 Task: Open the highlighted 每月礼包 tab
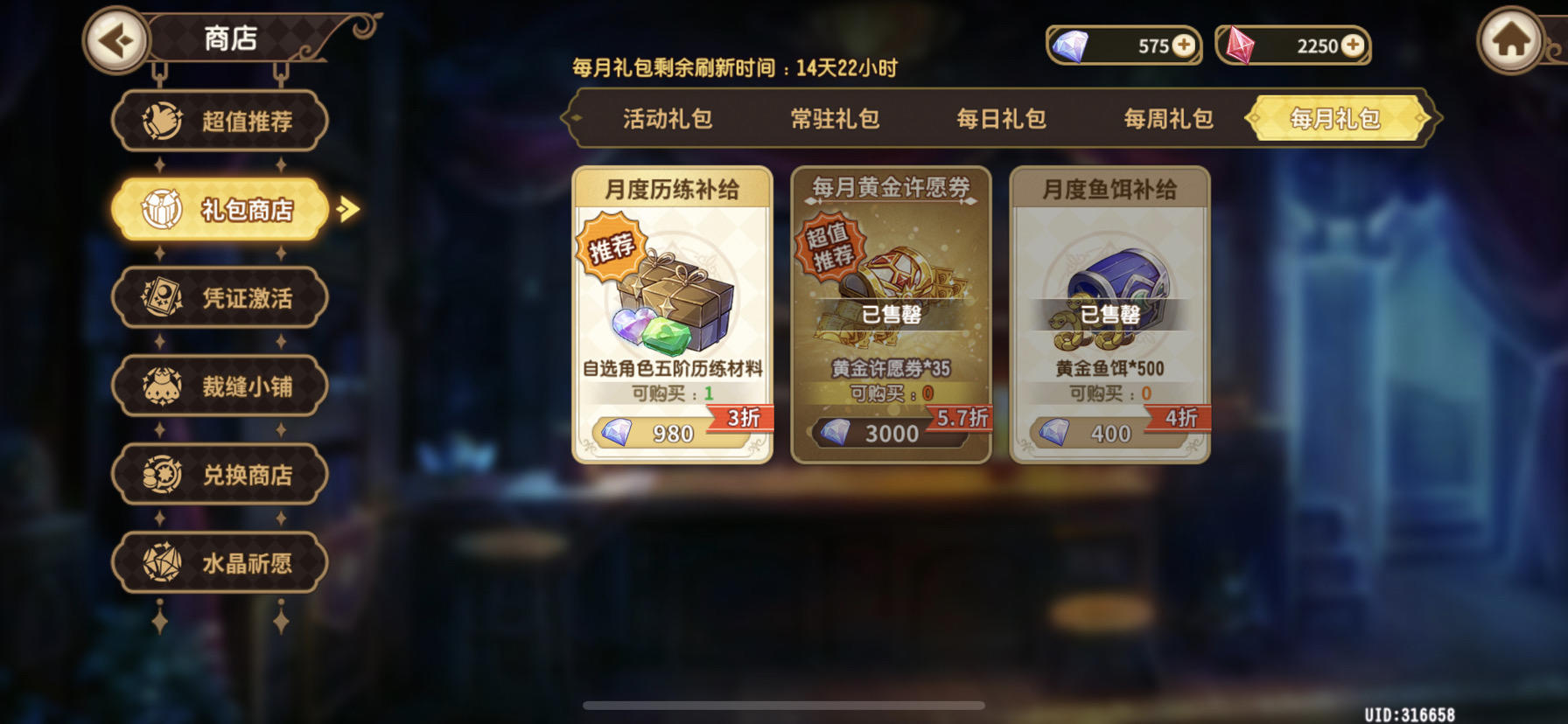coord(1334,119)
